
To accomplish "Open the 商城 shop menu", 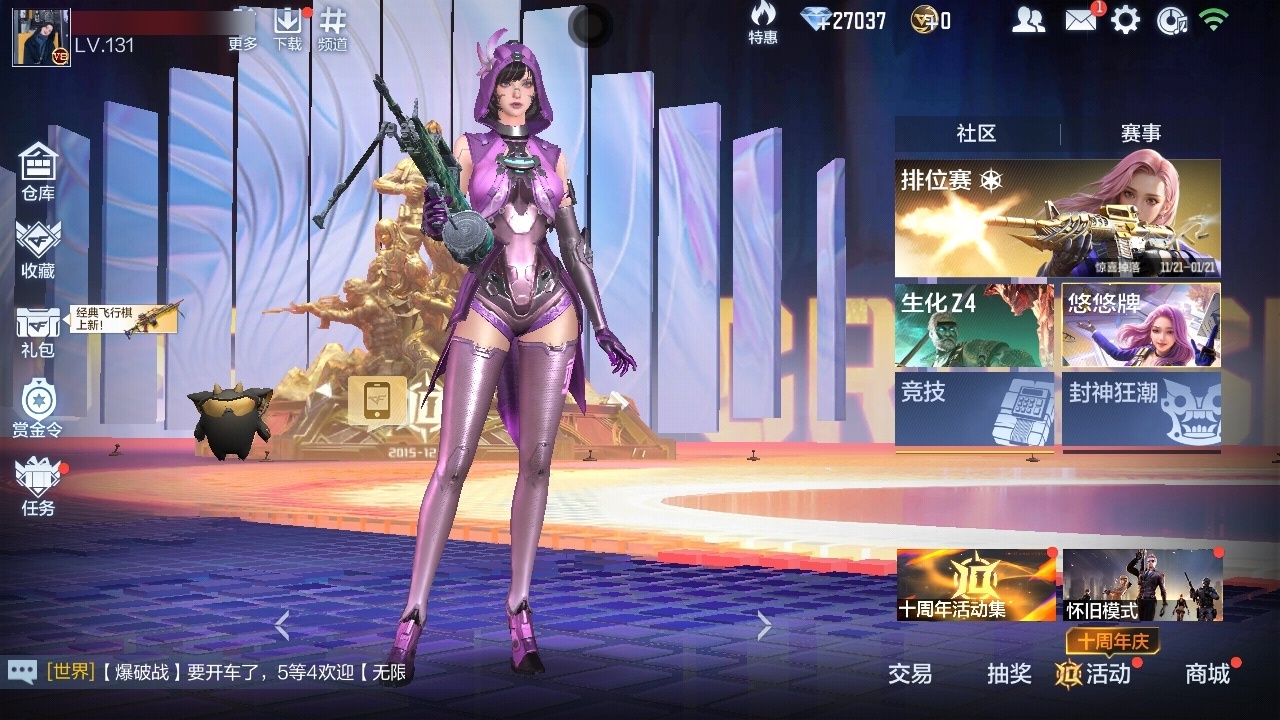I will point(1207,674).
